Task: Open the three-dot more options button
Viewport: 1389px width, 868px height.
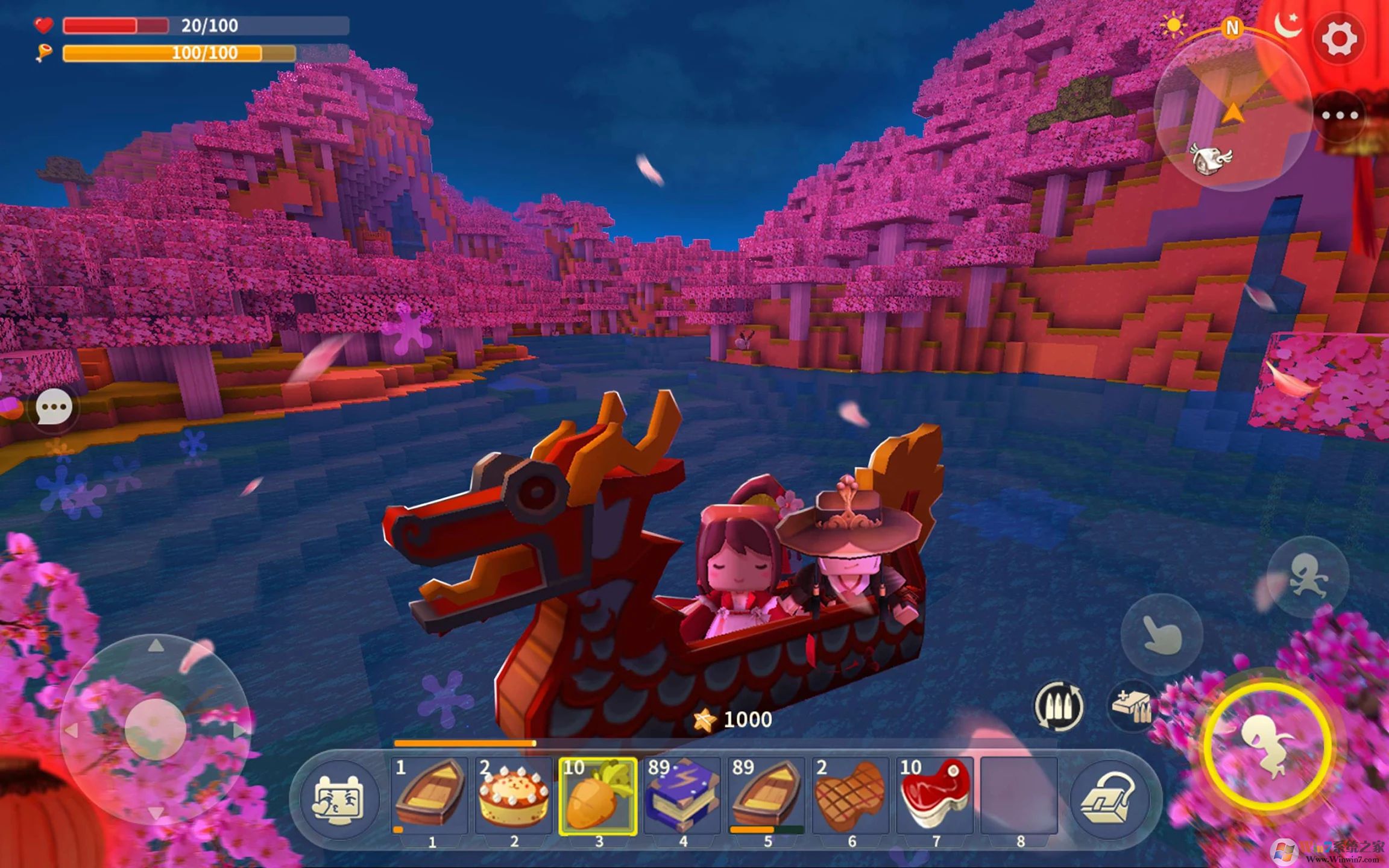Action: pos(1339,115)
